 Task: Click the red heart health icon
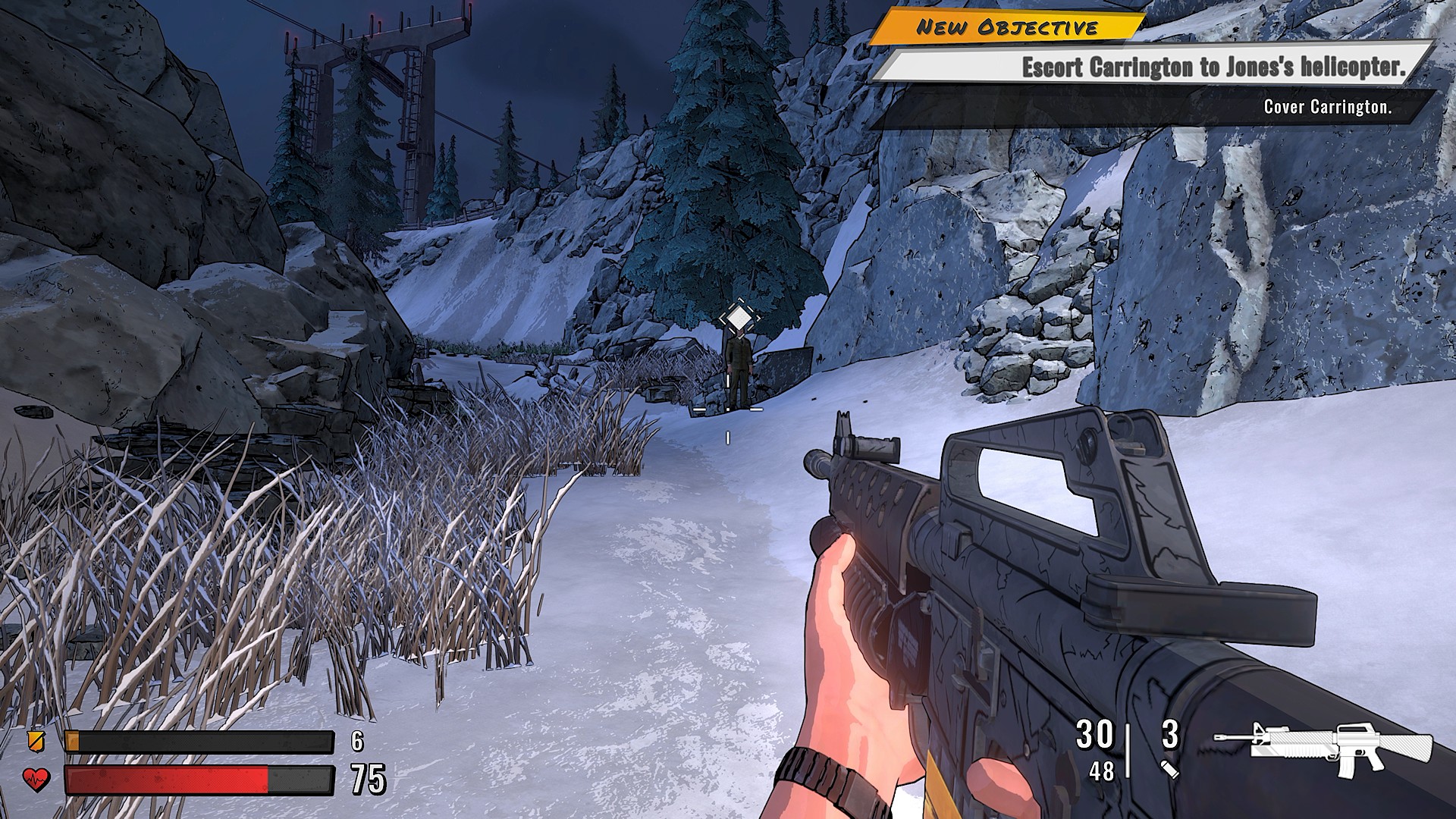[36, 779]
